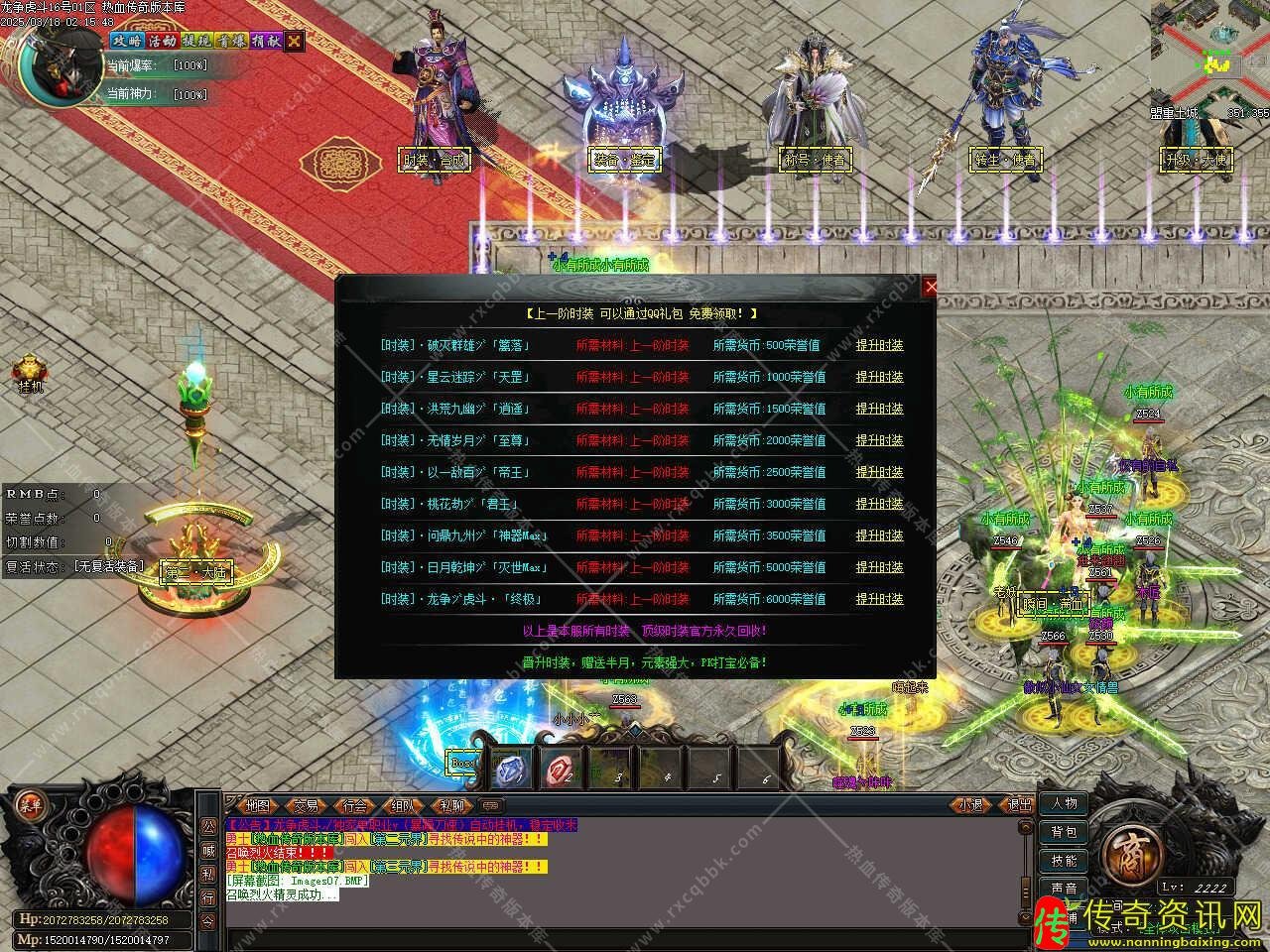
Task: Close the 时装 upgrade dialog
Action: [930, 287]
